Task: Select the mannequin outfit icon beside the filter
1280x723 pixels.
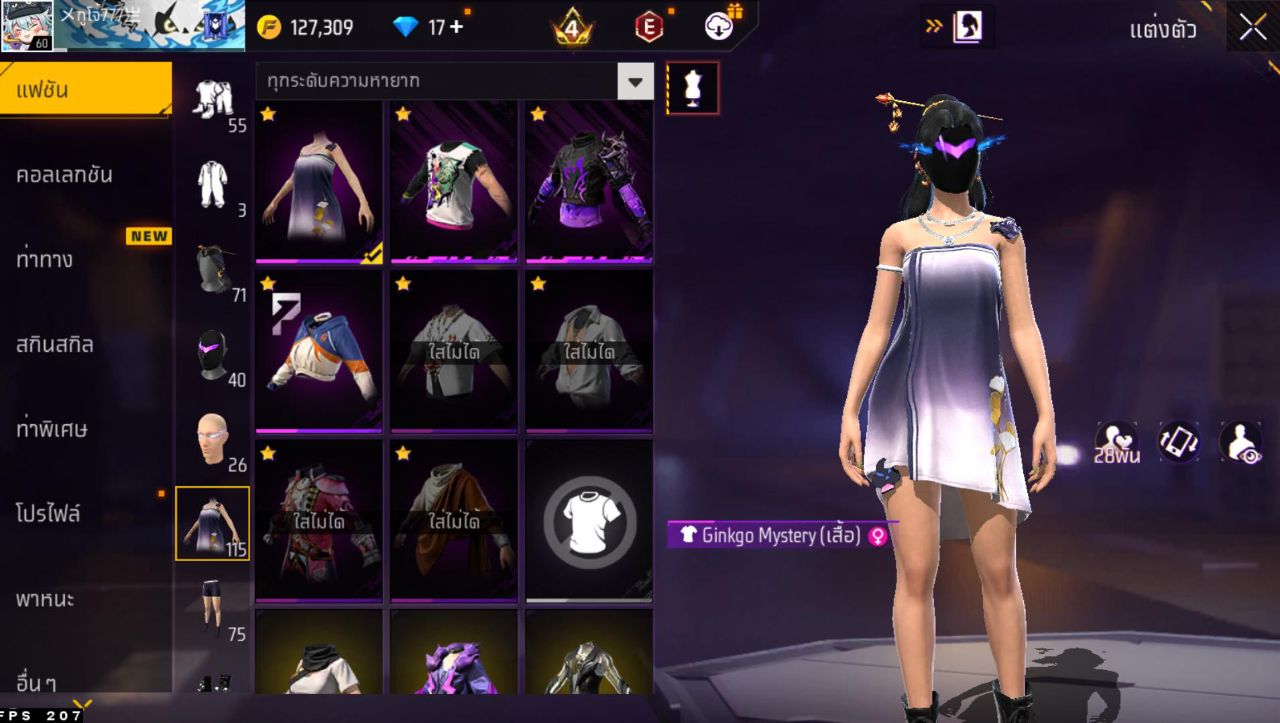Action: tap(693, 87)
